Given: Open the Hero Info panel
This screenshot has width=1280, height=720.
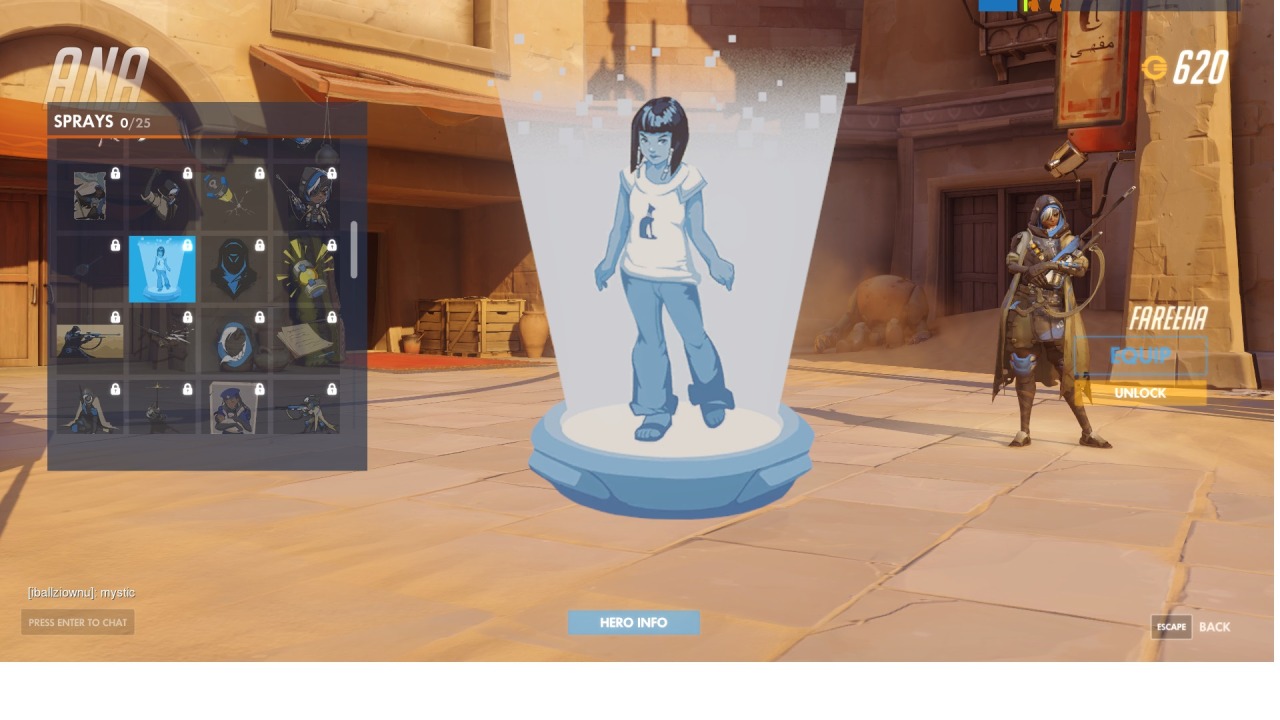Looking at the screenshot, I should point(633,623).
